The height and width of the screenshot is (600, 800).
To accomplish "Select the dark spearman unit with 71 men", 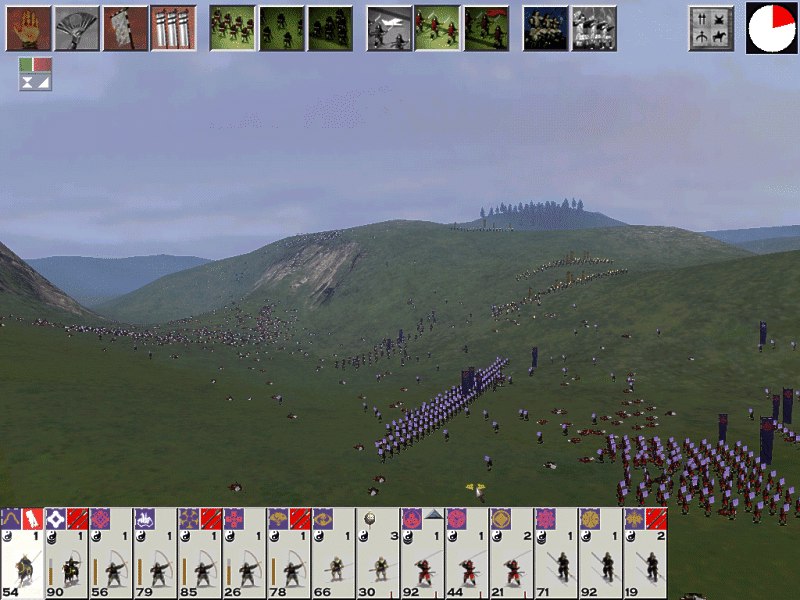I will click(556, 555).
